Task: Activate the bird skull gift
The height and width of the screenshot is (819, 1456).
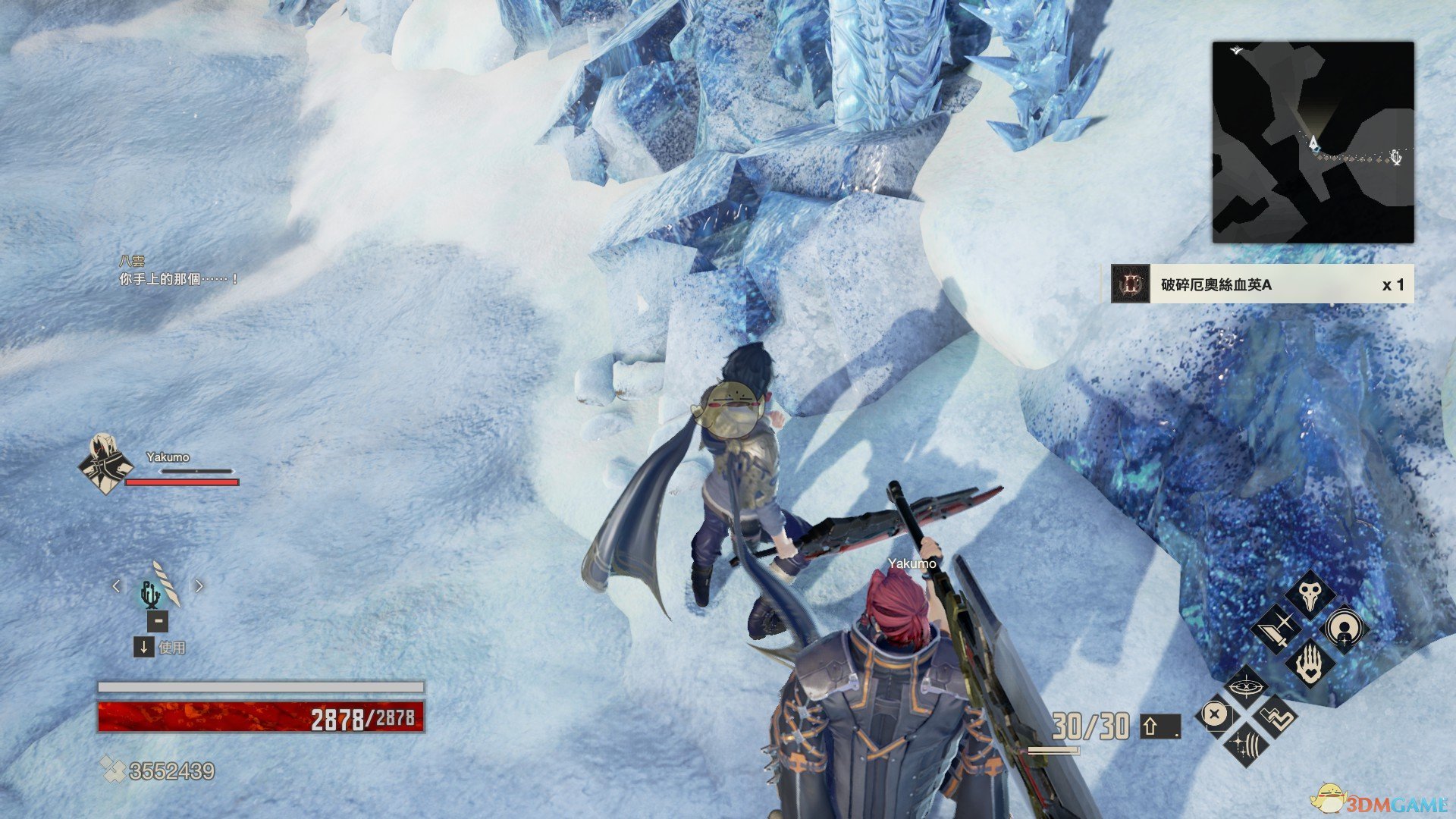Action: (x=1310, y=595)
